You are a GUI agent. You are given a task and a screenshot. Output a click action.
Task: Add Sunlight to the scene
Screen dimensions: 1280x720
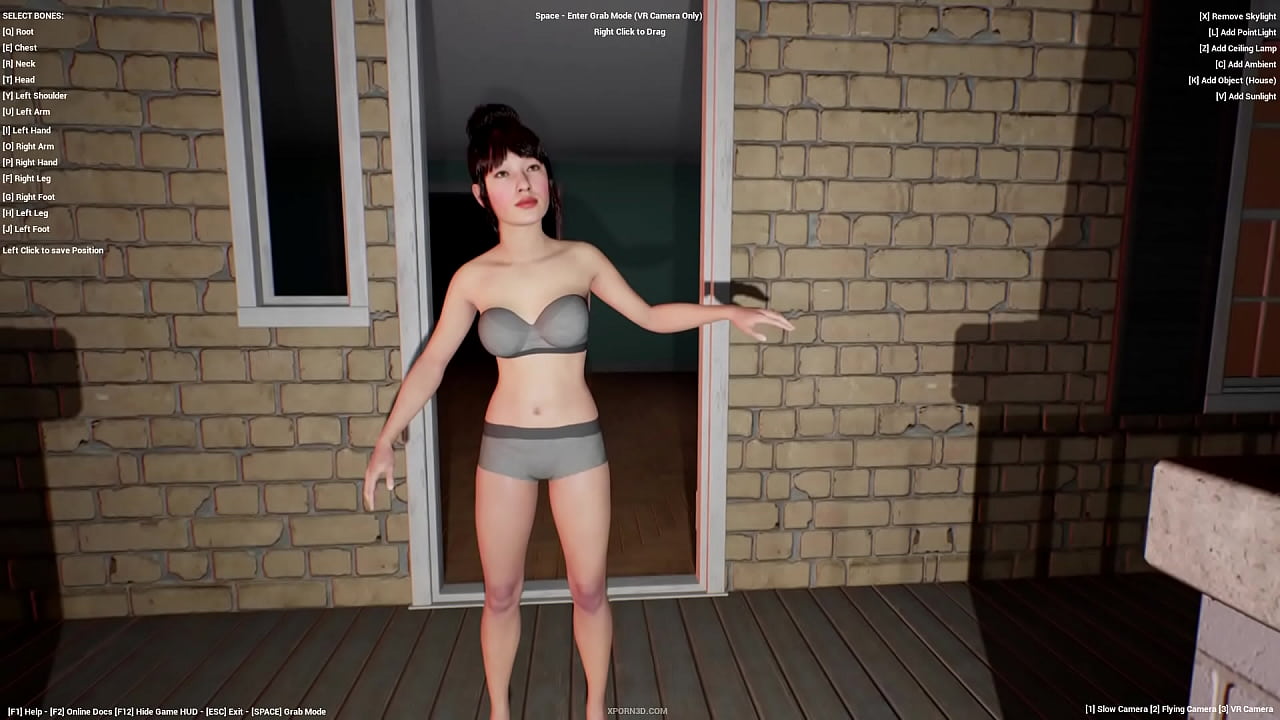pyautogui.click(x=1244, y=96)
